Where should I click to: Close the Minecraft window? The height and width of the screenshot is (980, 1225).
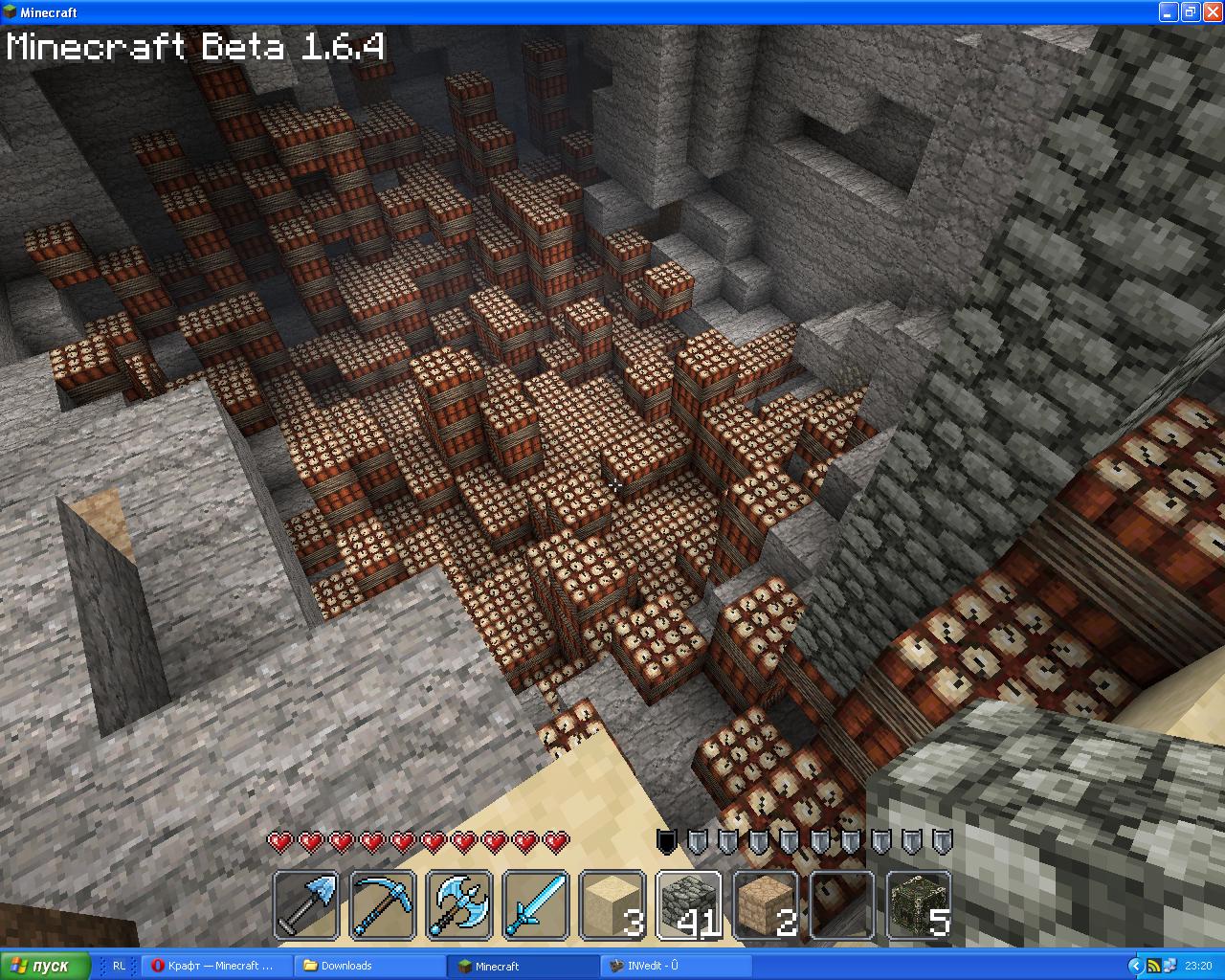(x=1212, y=12)
